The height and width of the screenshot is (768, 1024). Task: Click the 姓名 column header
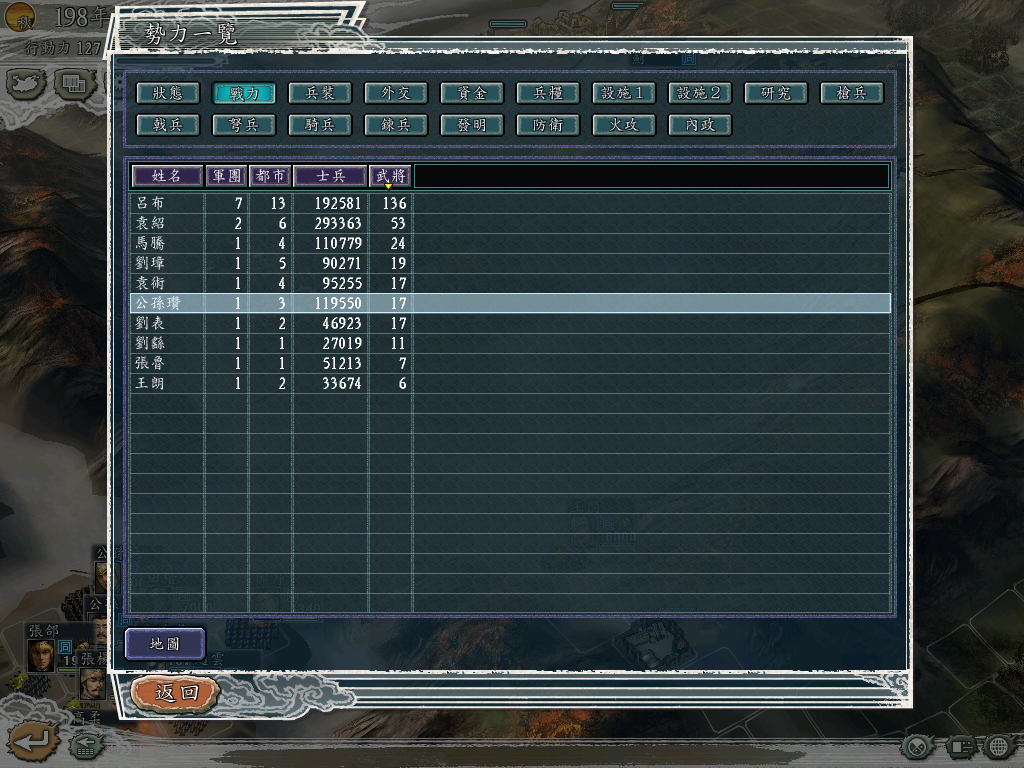click(166, 176)
